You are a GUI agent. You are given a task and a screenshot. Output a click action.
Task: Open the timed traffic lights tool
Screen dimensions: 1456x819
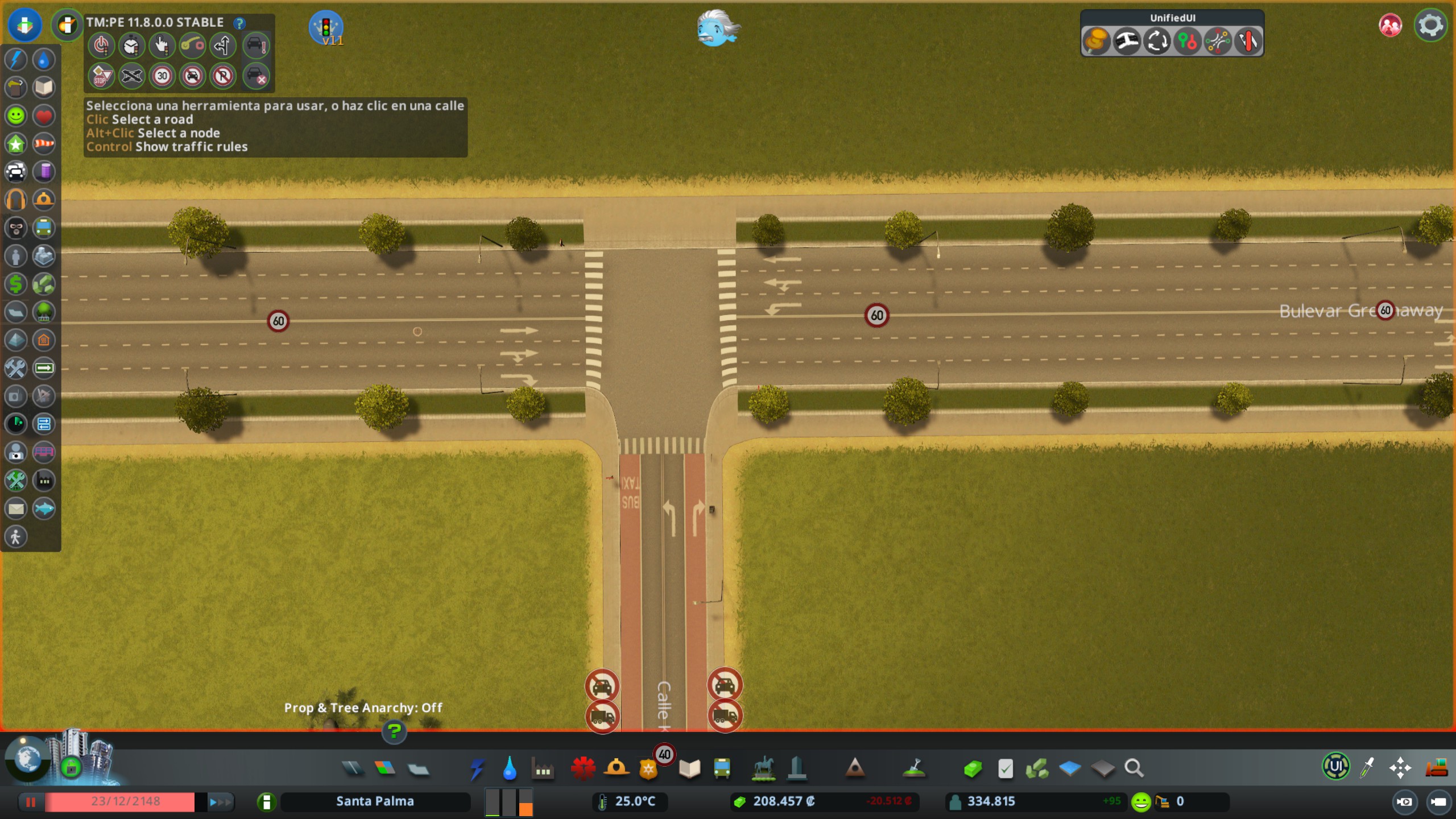132,45
